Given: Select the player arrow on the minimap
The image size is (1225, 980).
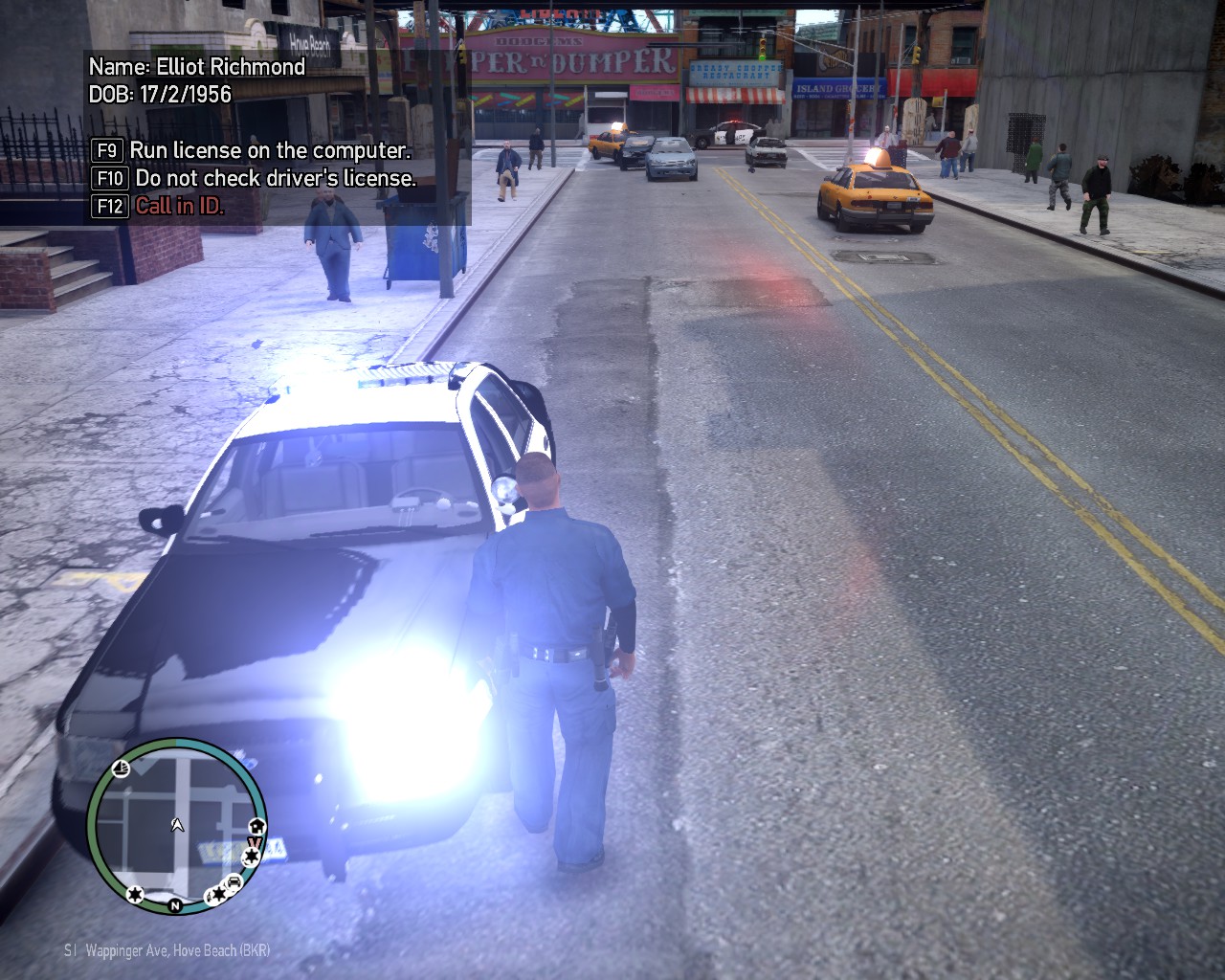Looking at the screenshot, I should [x=177, y=824].
